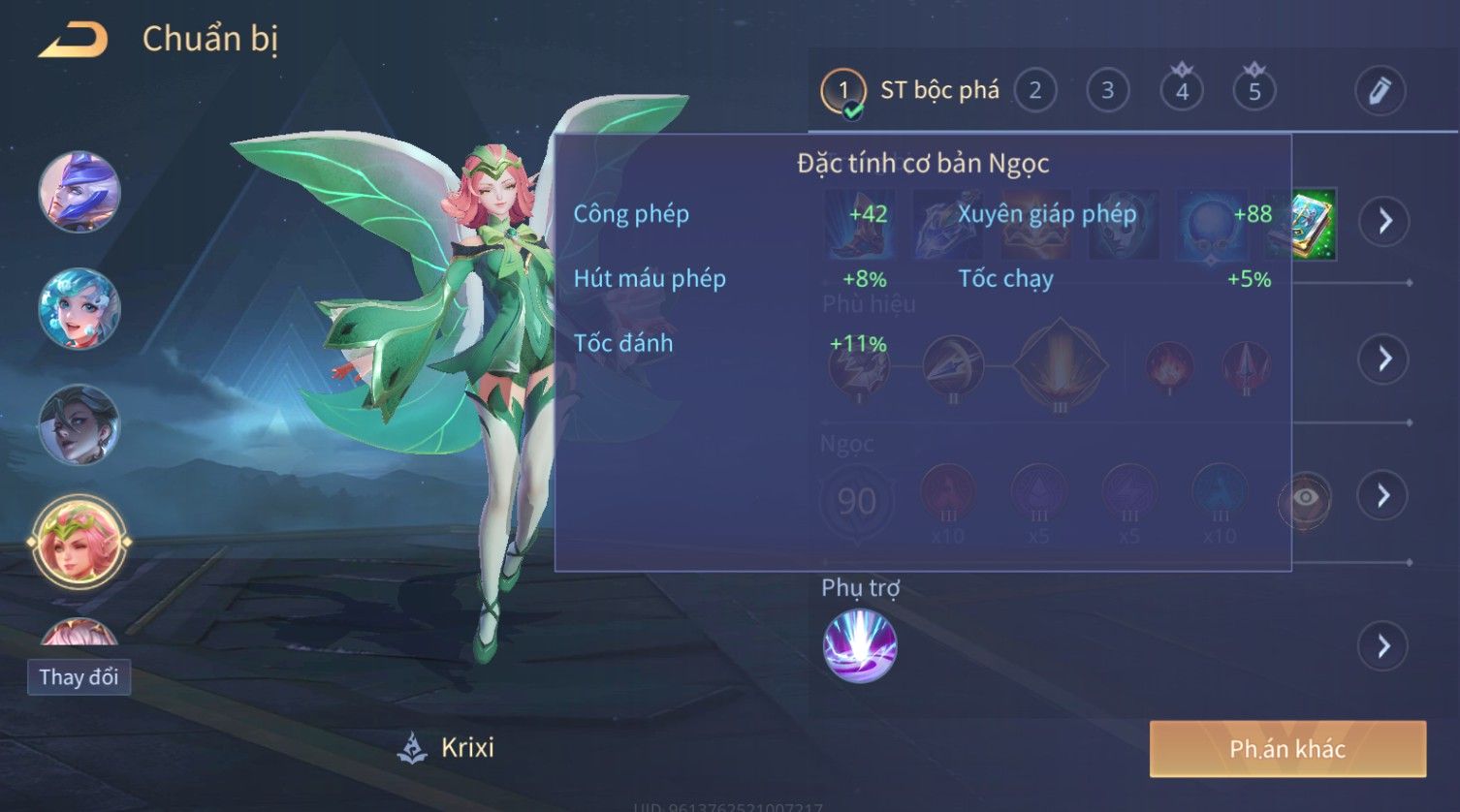Select the Krixi hero portrait
Image resolution: width=1460 pixels, height=812 pixels.
click(79, 542)
